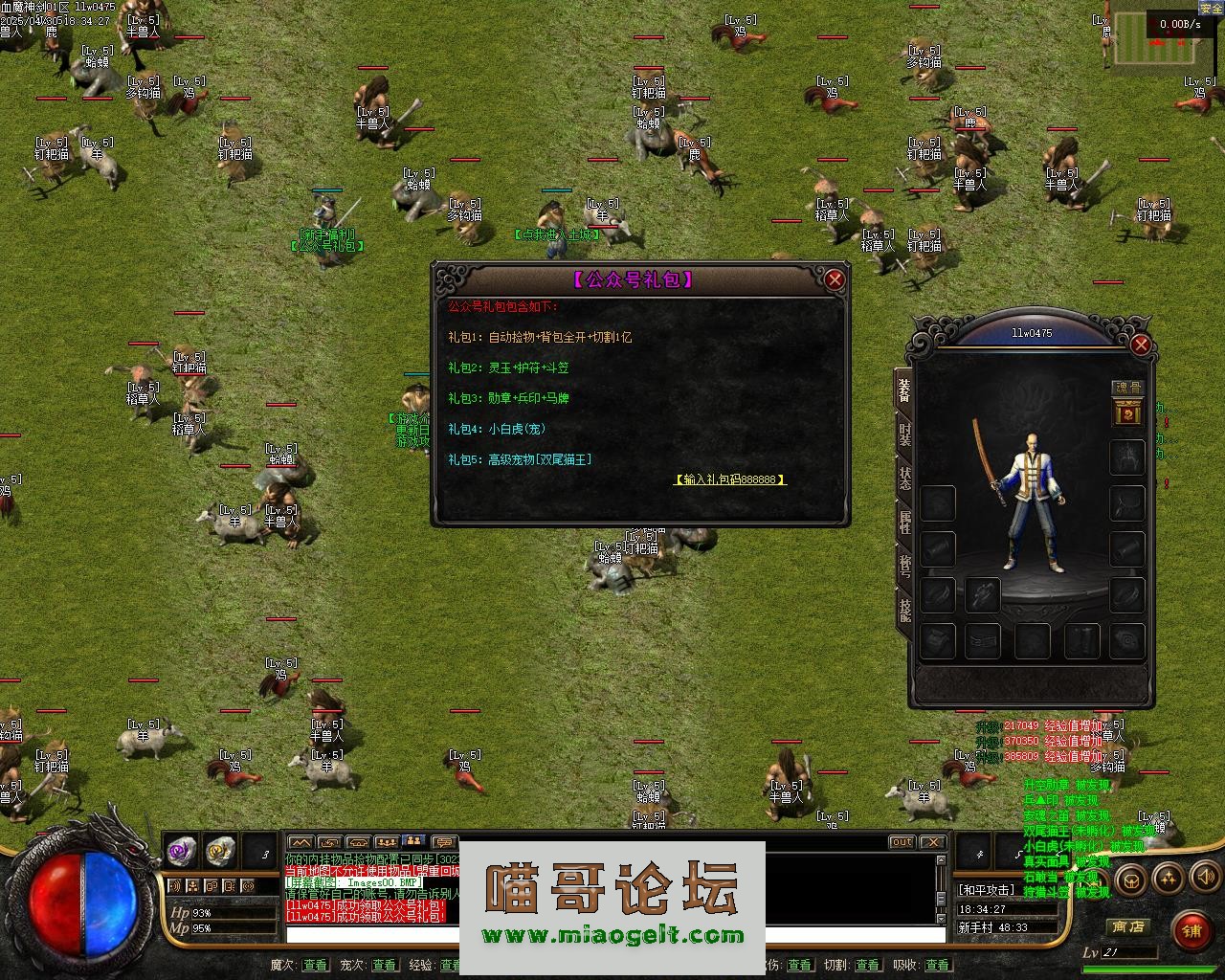The width and height of the screenshot is (1225, 980).
Task: Use the yellow swirl stone hotbar item
Action: 220,849
